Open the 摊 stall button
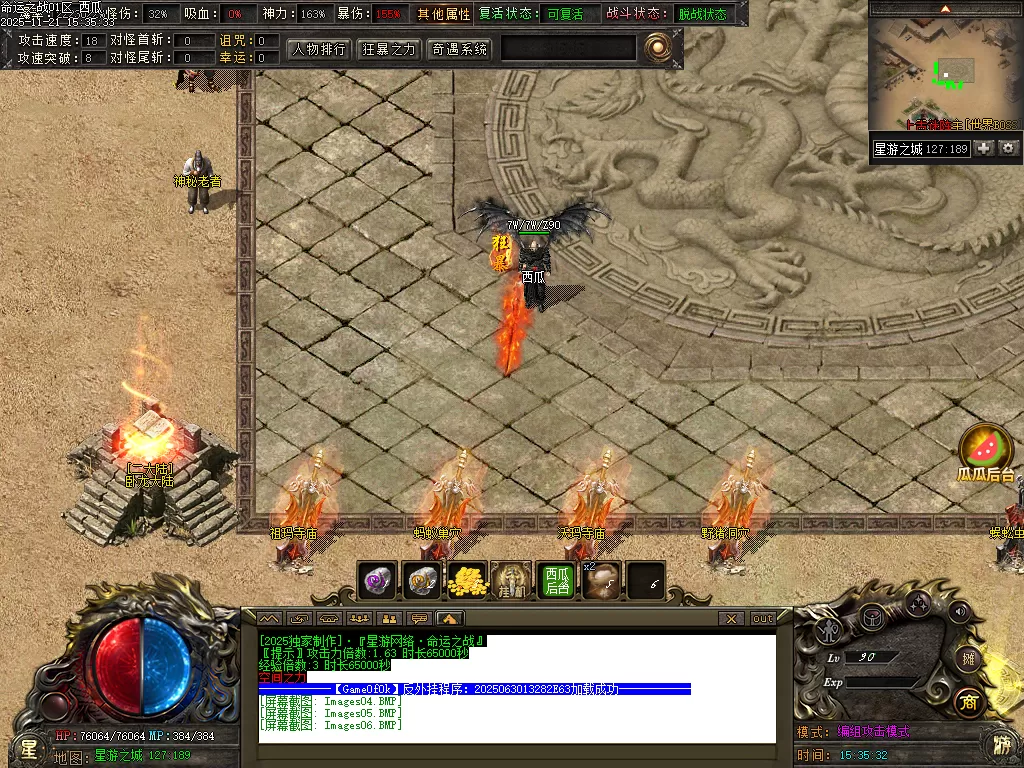The height and width of the screenshot is (768, 1024). pyautogui.click(x=967, y=657)
